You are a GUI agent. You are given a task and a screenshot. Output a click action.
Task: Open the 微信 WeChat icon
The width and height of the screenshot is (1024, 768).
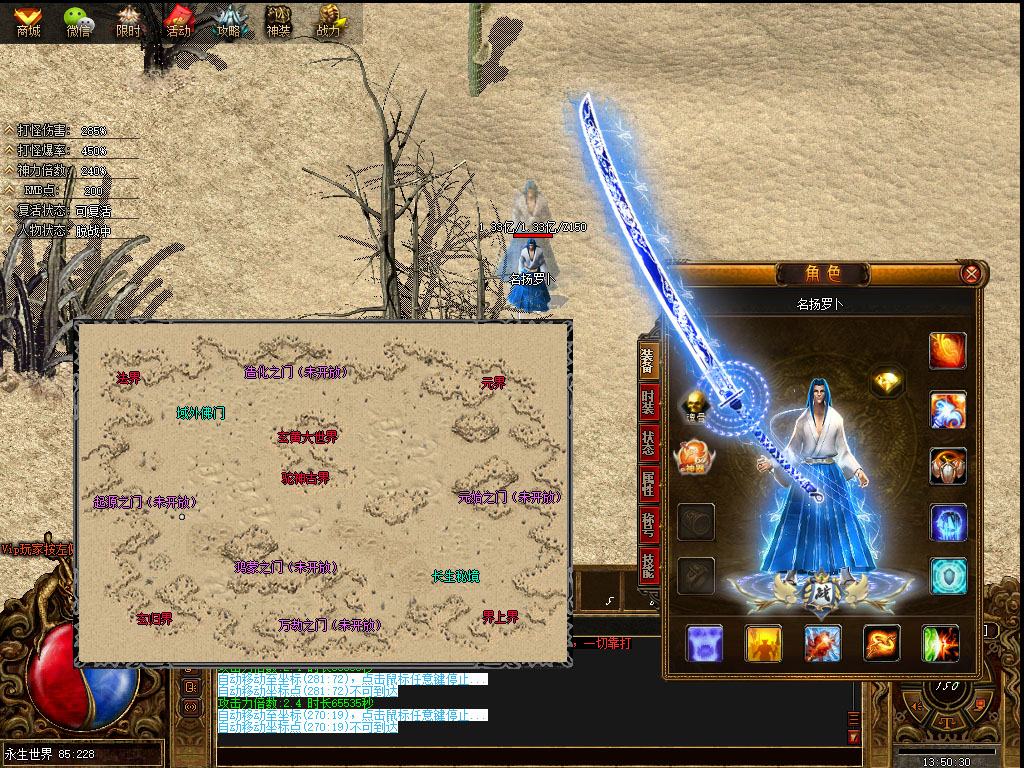coord(79,20)
